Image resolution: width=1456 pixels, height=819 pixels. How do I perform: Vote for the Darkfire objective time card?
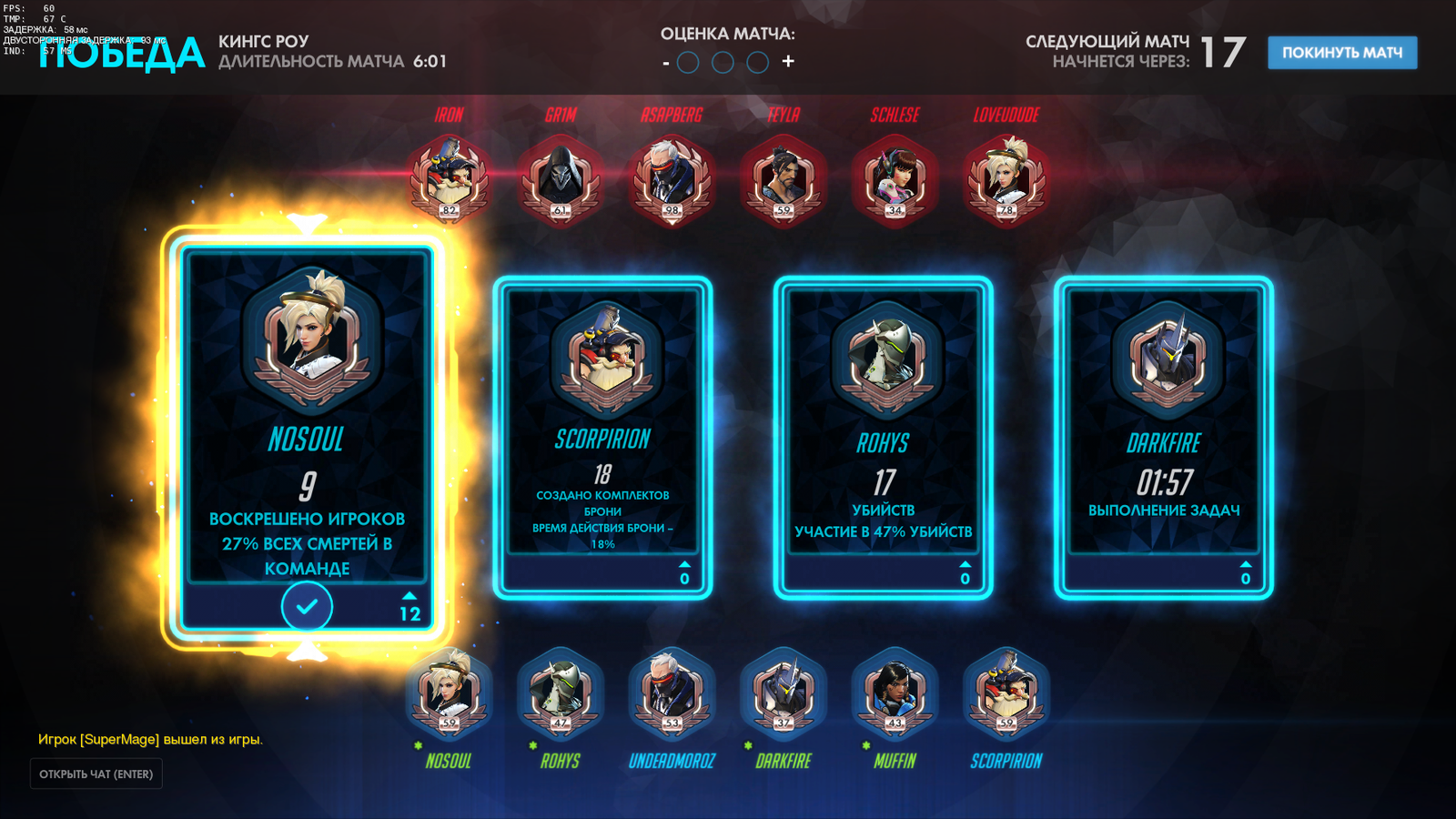(x=1163, y=437)
